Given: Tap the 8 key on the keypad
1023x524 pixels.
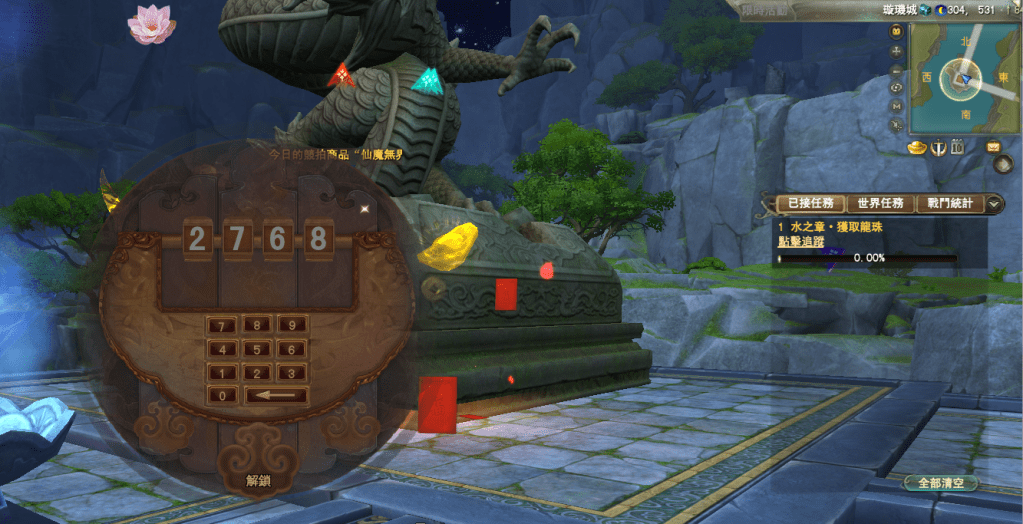Looking at the screenshot, I should pyautogui.click(x=256, y=325).
